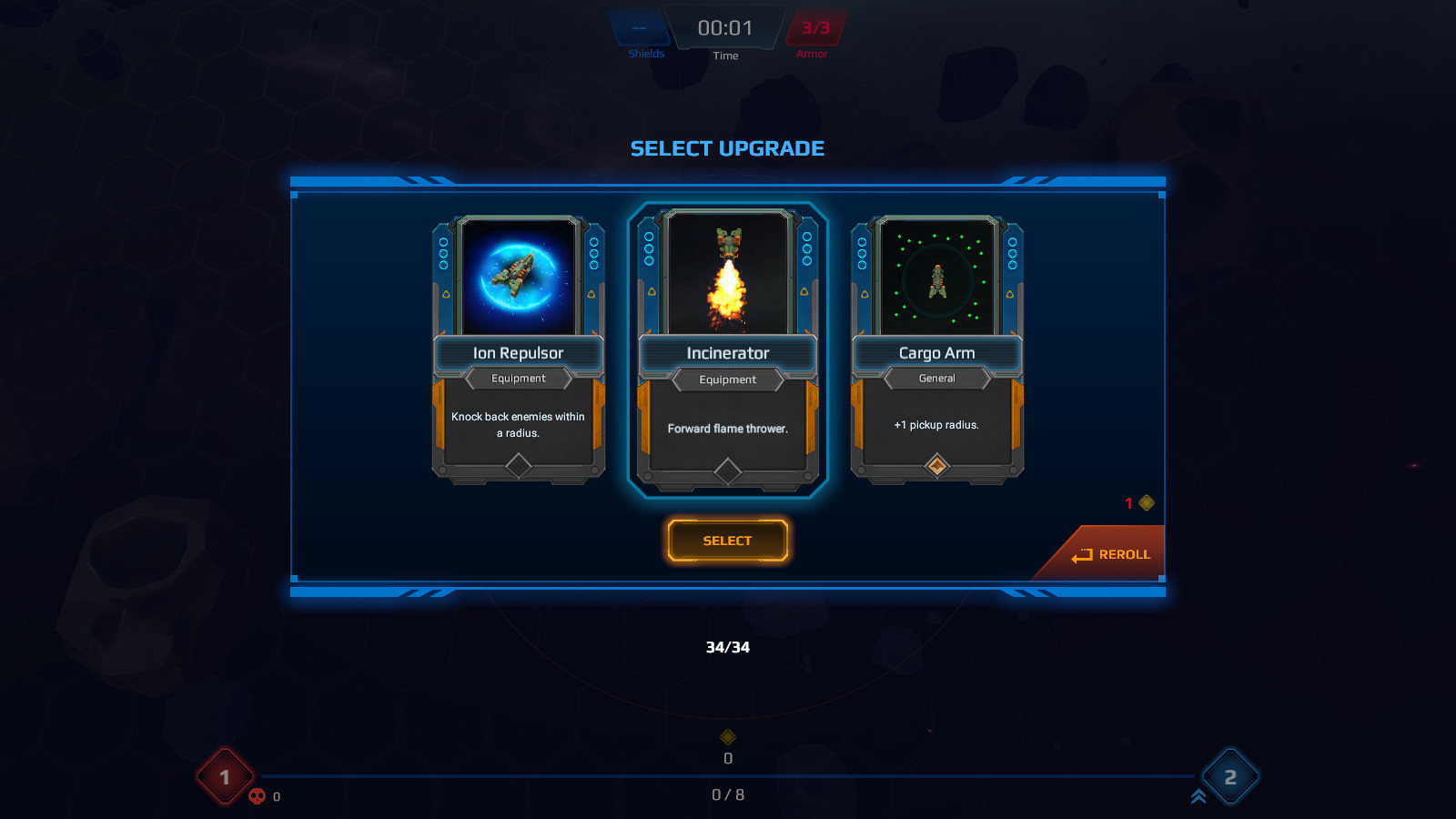1456x819 pixels.
Task: Click the Shields indicator at top
Action: pyautogui.click(x=642, y=32)
